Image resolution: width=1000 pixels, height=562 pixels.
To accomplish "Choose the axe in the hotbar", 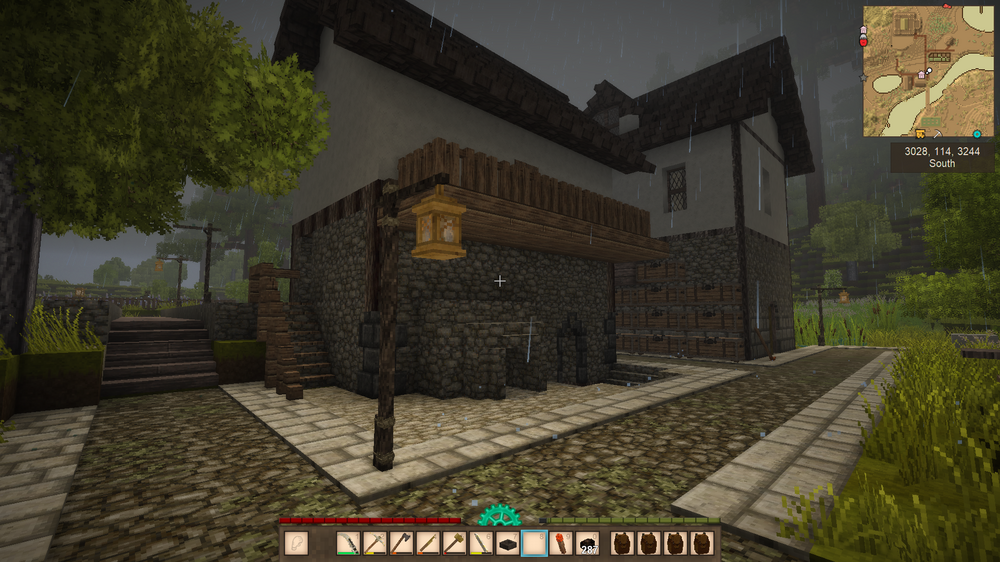I will [401, 544].
